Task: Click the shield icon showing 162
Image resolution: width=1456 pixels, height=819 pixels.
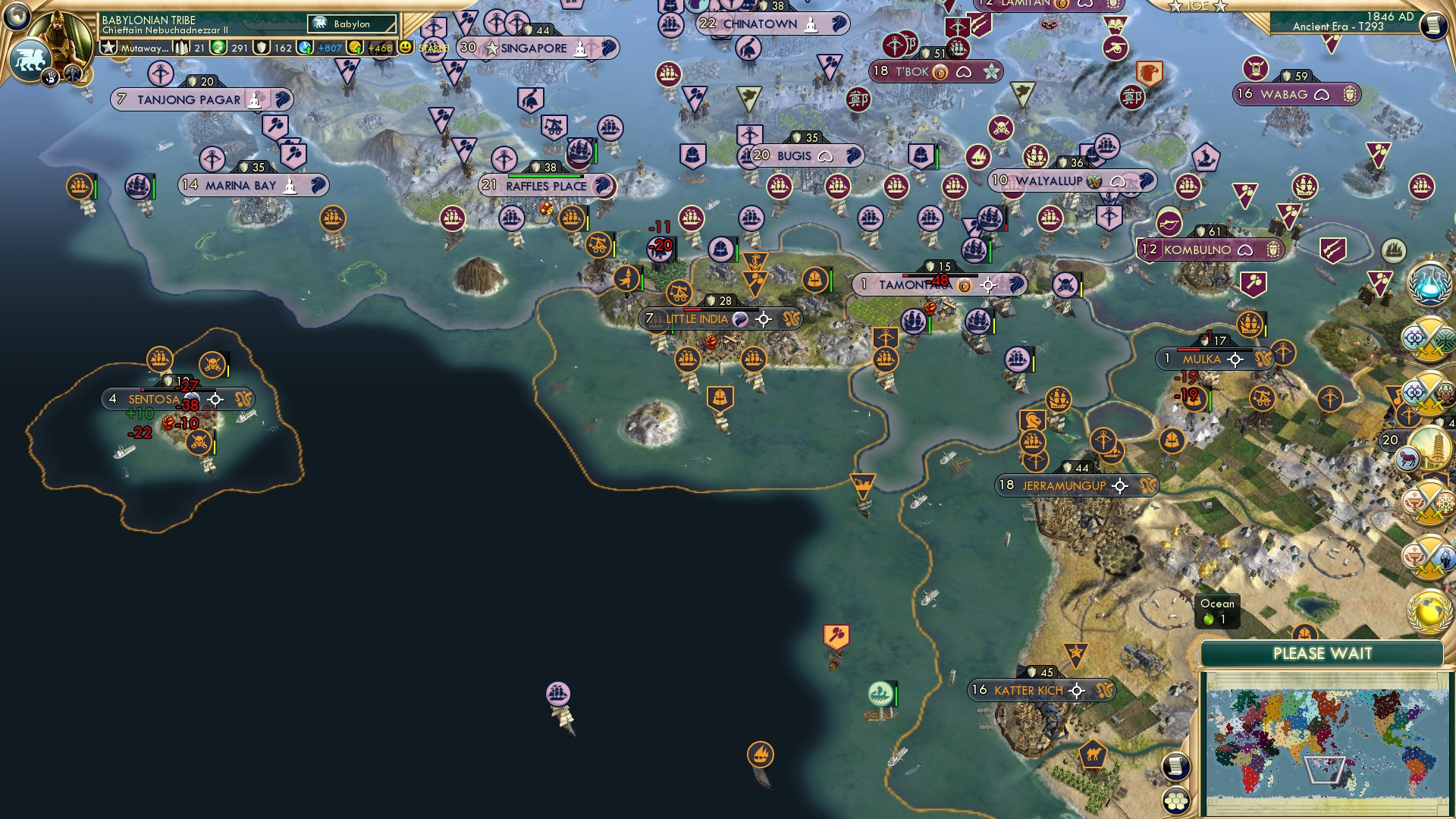Action: [260, 48]
